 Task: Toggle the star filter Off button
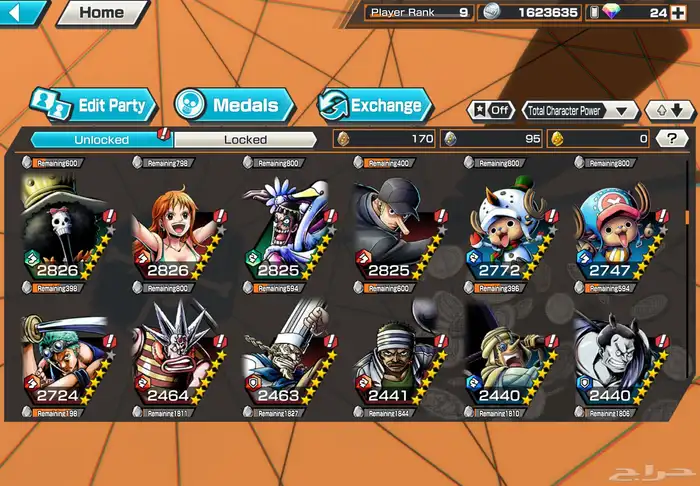(x=492, y=111)
